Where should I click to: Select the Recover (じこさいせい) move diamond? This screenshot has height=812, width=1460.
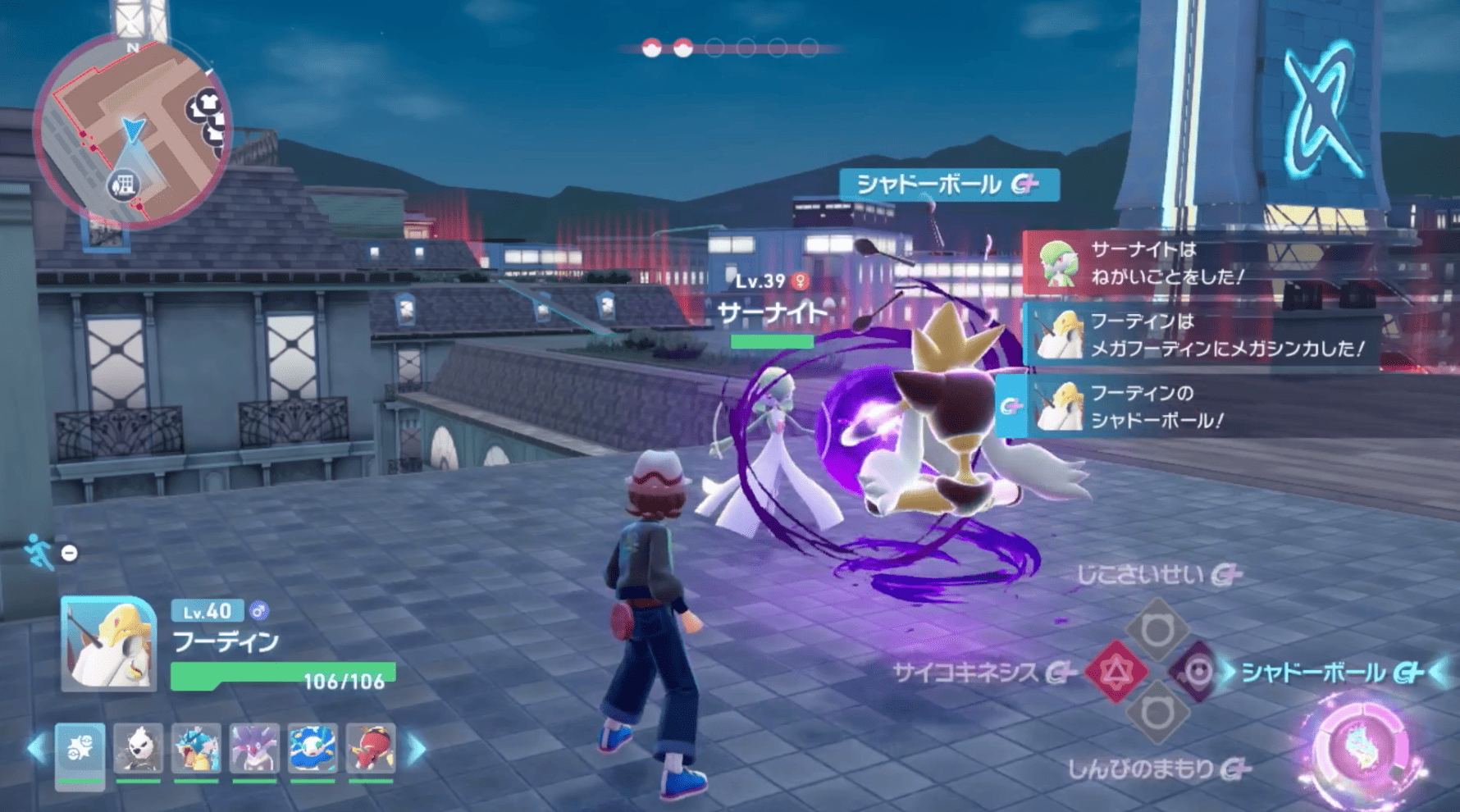pyautogui.click(x=1158, y=627)
